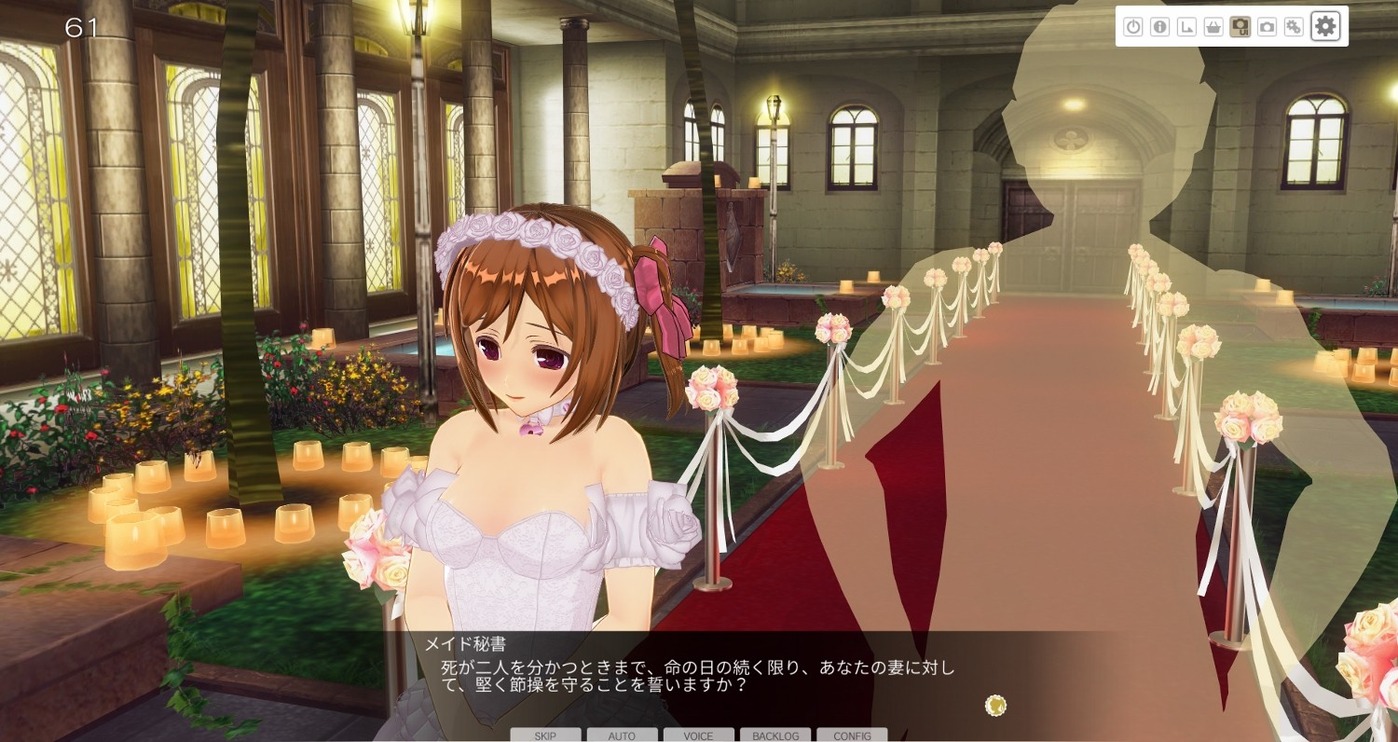Click the 61 counter in the top-left corner
The image size is (1398, 742).
point(82,28)
